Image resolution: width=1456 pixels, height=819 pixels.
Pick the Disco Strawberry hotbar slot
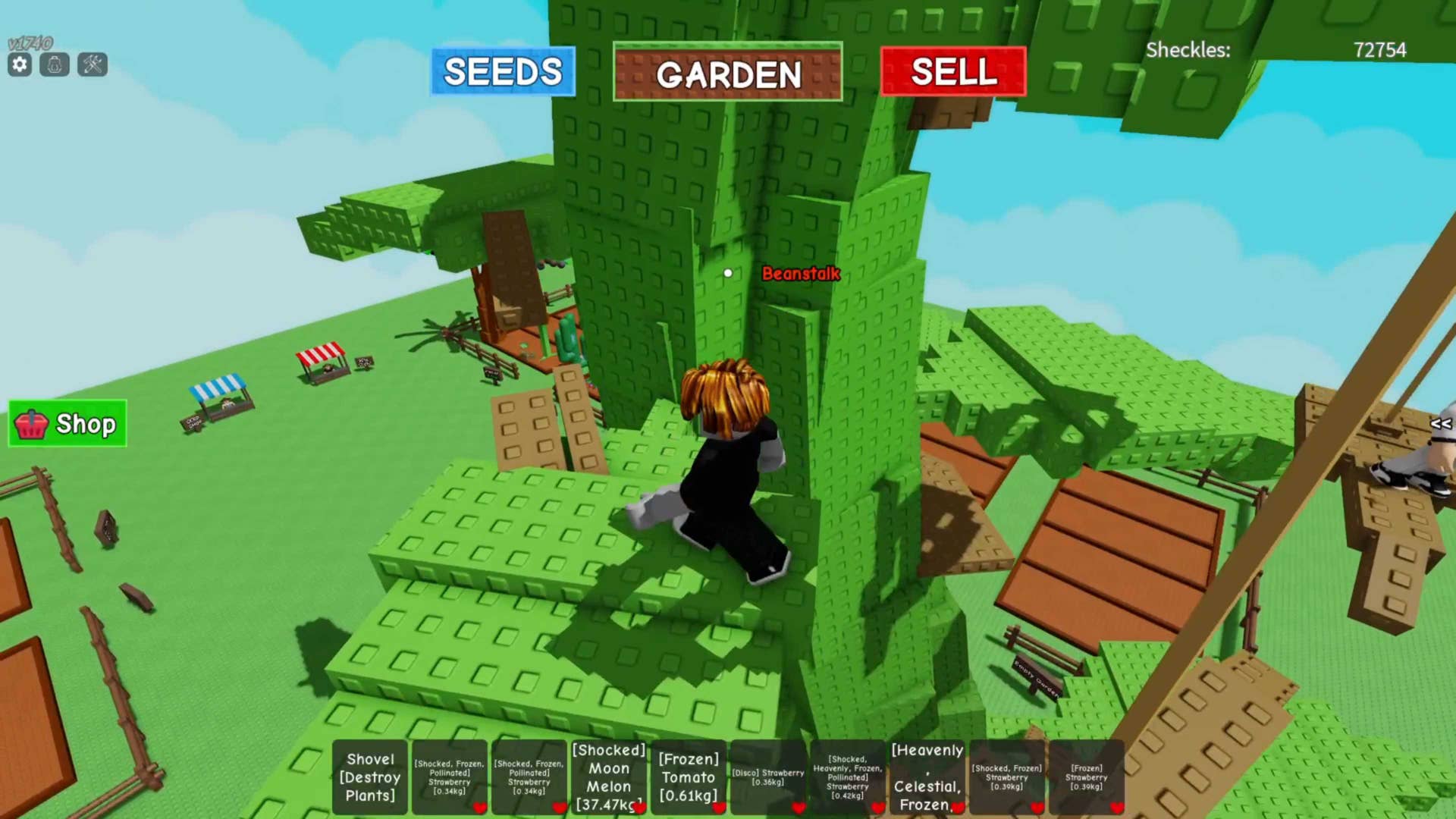pos(767,777)
